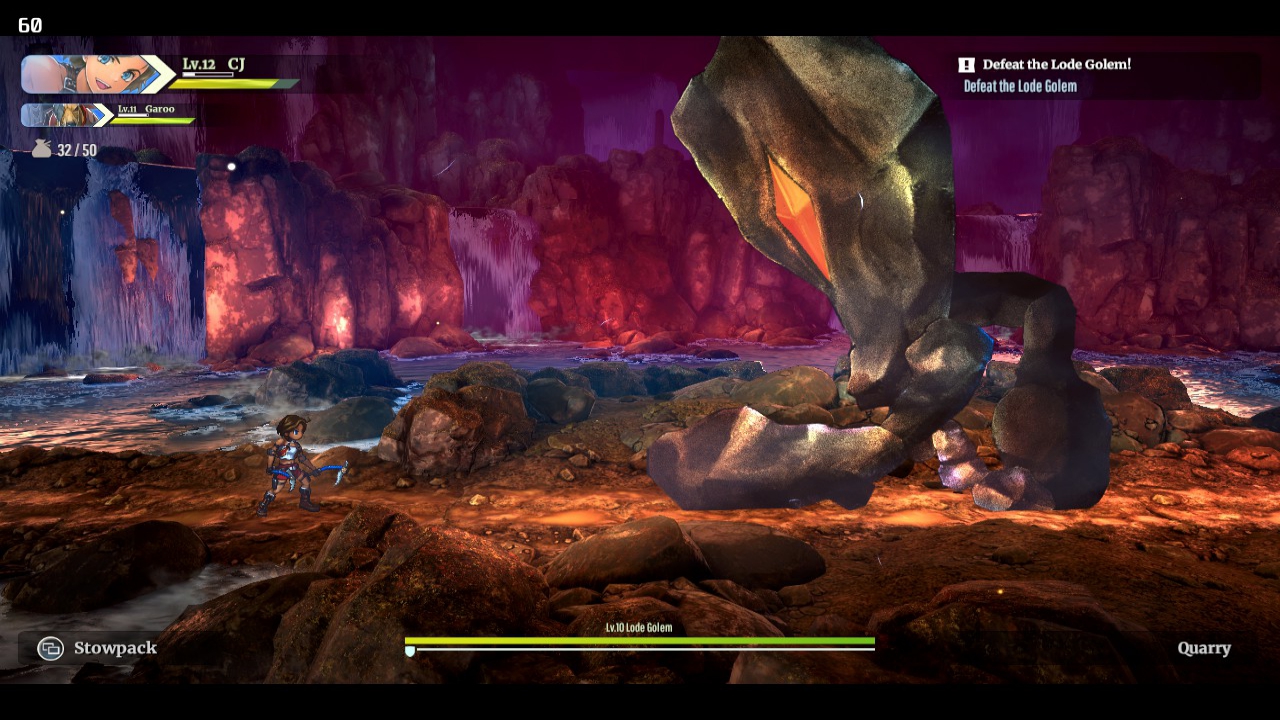
Task: Click the resource bag icon
Action: click(x=41, y=149)
